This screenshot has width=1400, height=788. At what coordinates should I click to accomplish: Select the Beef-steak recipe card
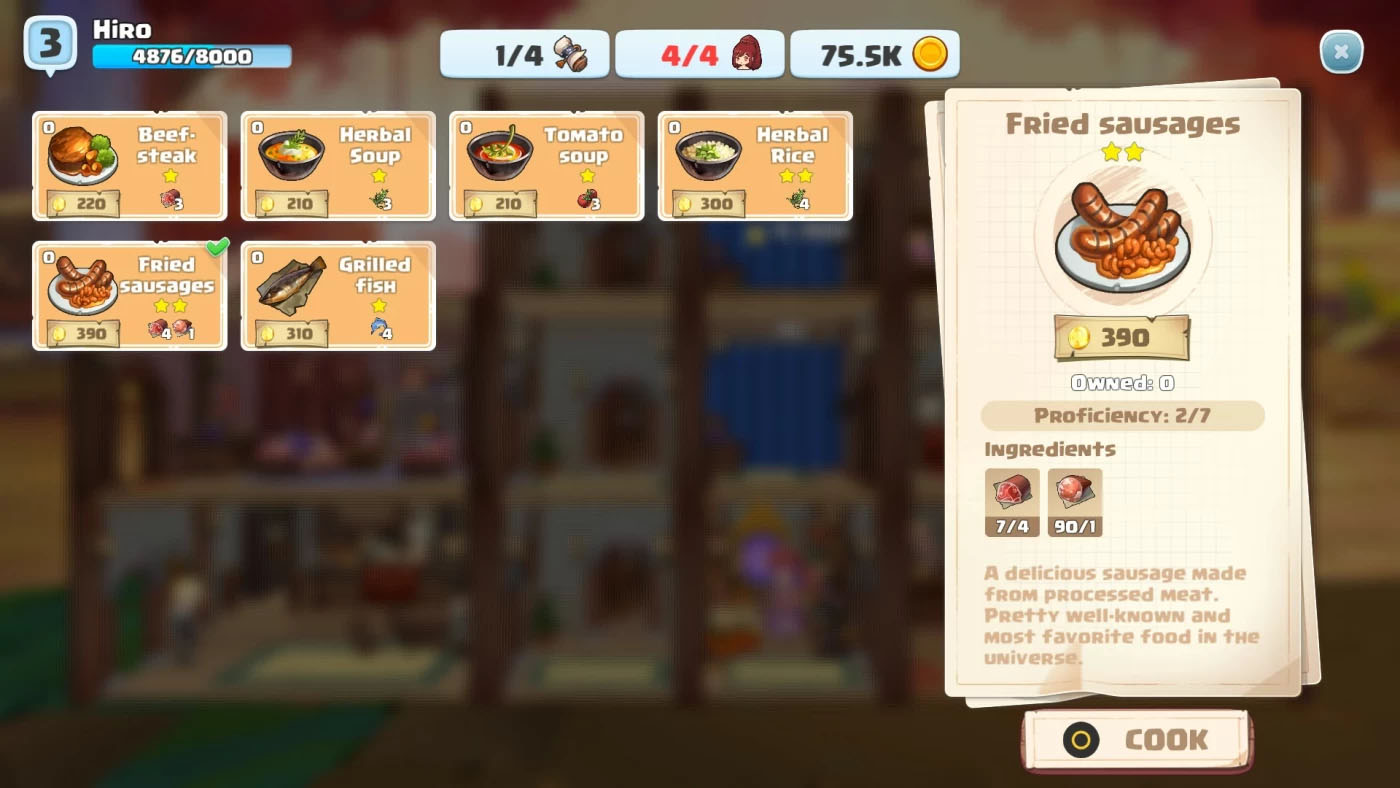click(129, 165)
